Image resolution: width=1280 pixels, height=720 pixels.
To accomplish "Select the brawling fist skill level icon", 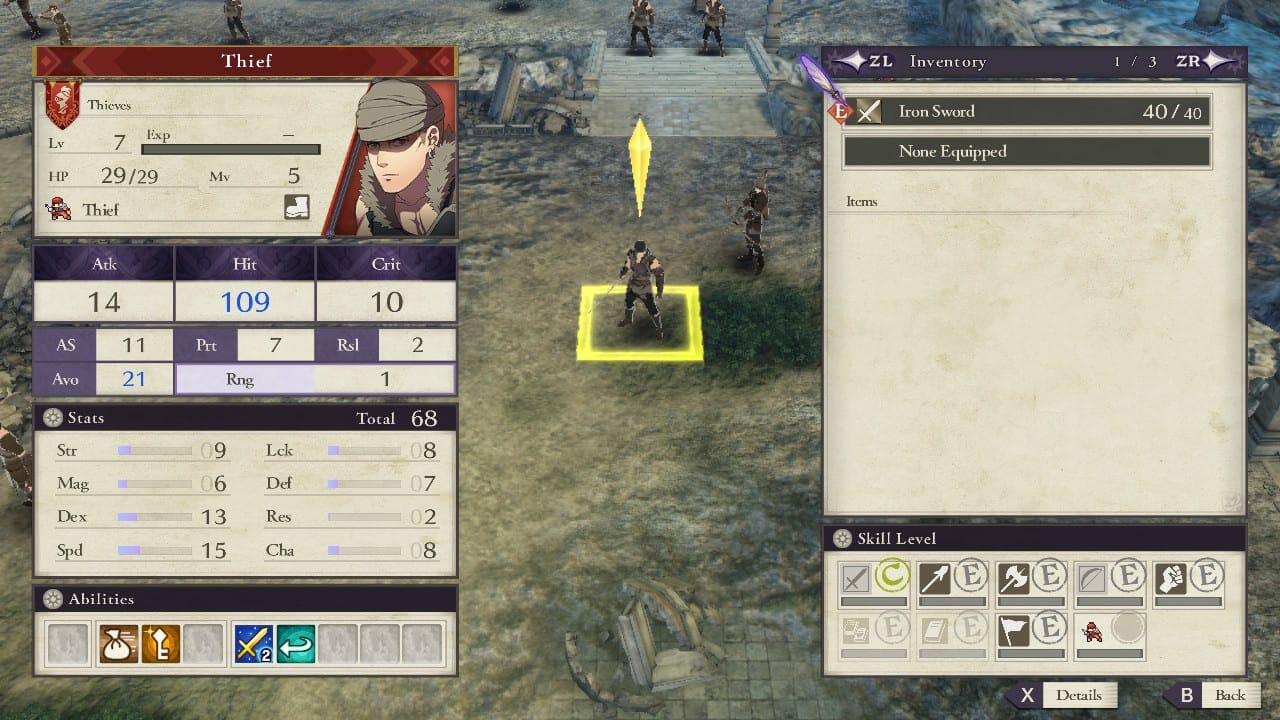I will coord(1171,579).
